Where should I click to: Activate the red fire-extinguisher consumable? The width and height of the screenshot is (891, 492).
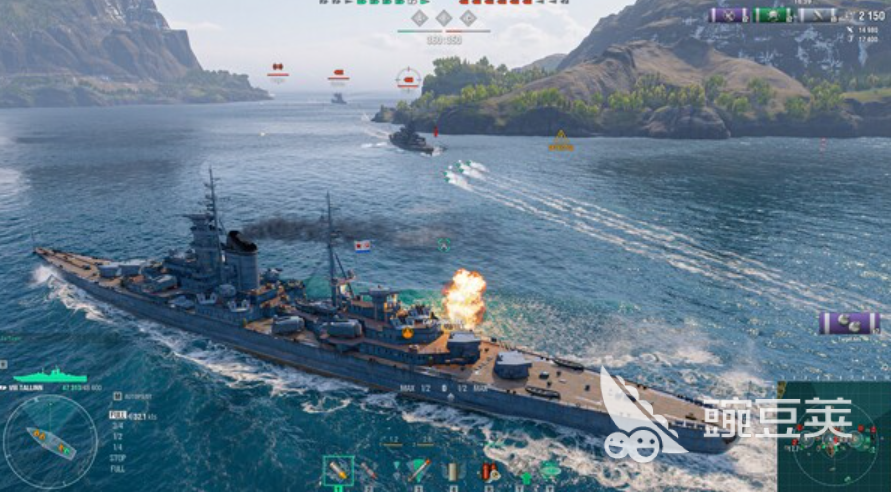tap(489, 471)
